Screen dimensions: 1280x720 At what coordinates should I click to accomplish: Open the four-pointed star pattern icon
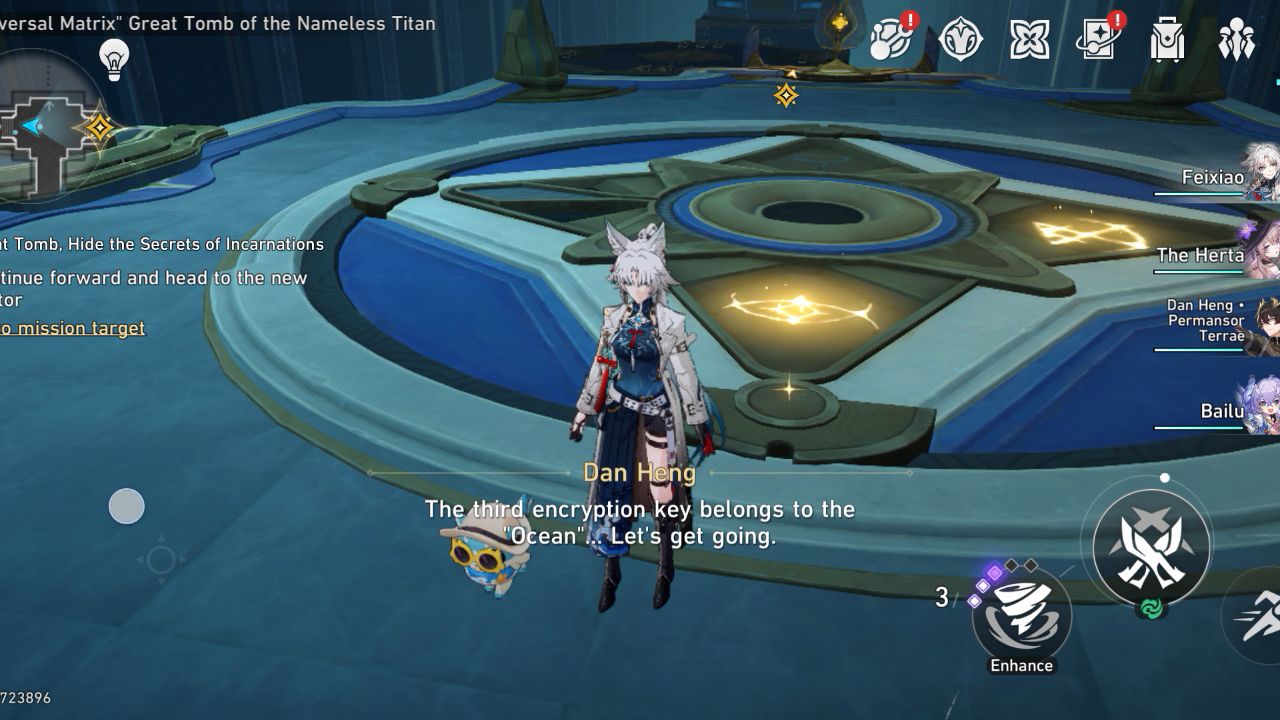(x=1029, y=40)
